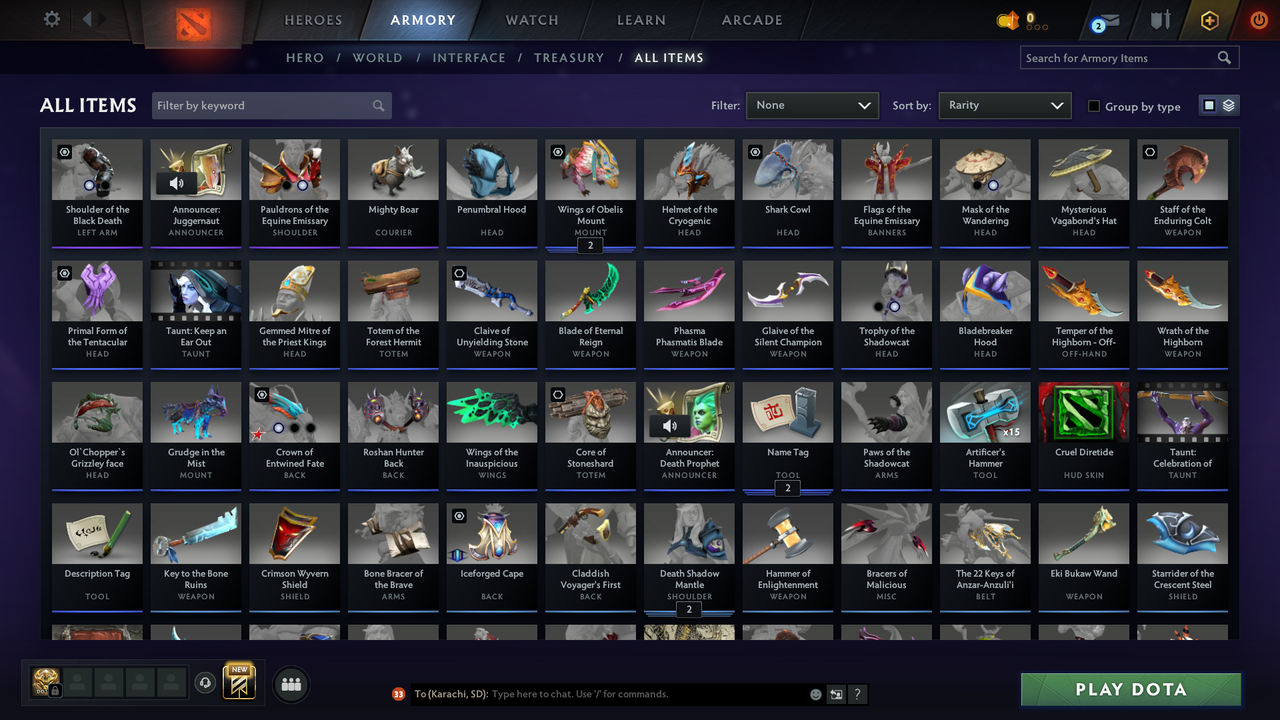The width and height of the screenshot is (1280, 720).
Task: Mute the Juggernaut announcer speaker icon
Action: [x=178, y=181]
